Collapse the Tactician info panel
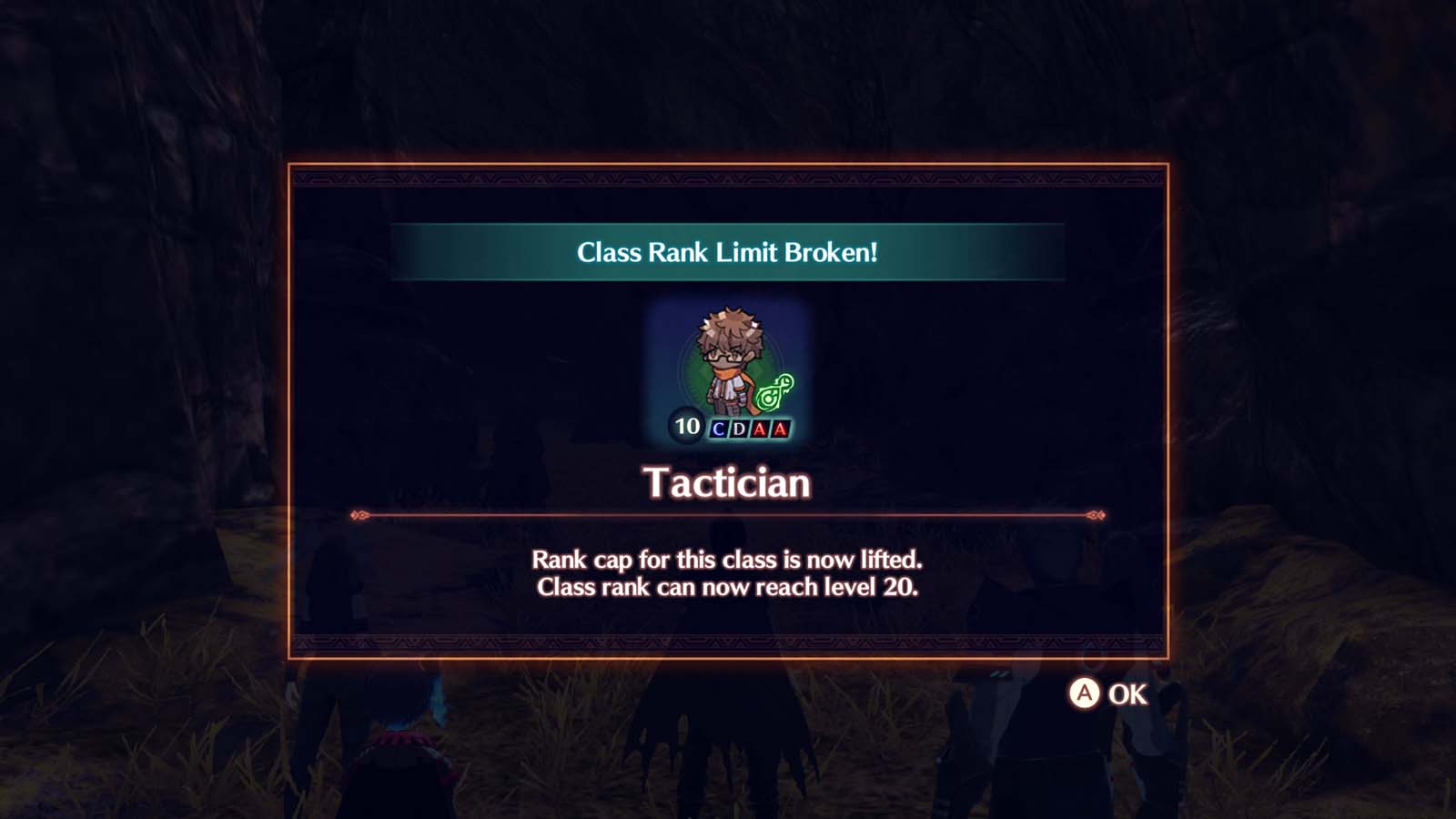The image size is (1456, 819). tap(727, 409)
